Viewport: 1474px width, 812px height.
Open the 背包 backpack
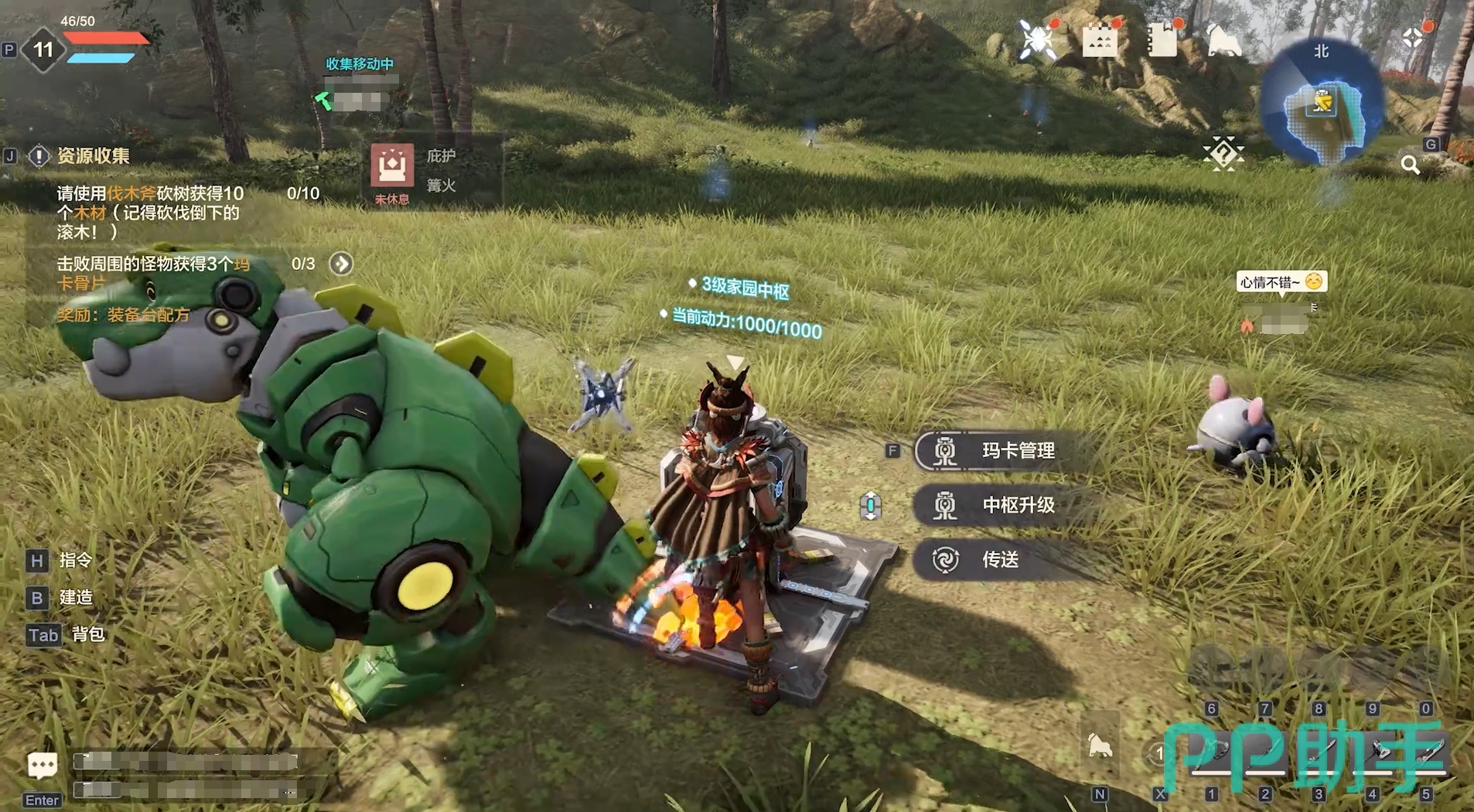[x=87, y=634]
